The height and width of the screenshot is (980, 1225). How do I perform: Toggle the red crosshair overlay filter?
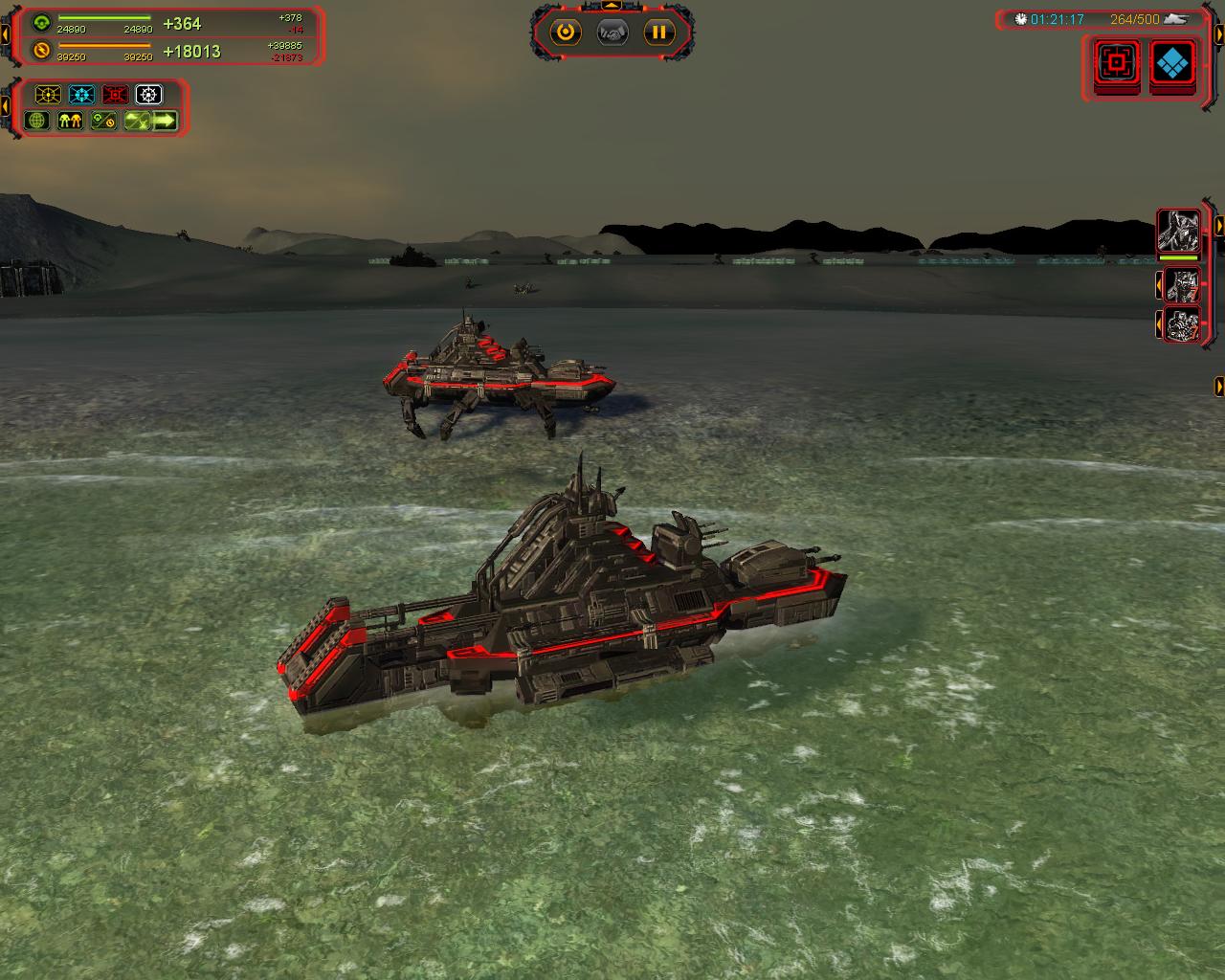point(115,95)
